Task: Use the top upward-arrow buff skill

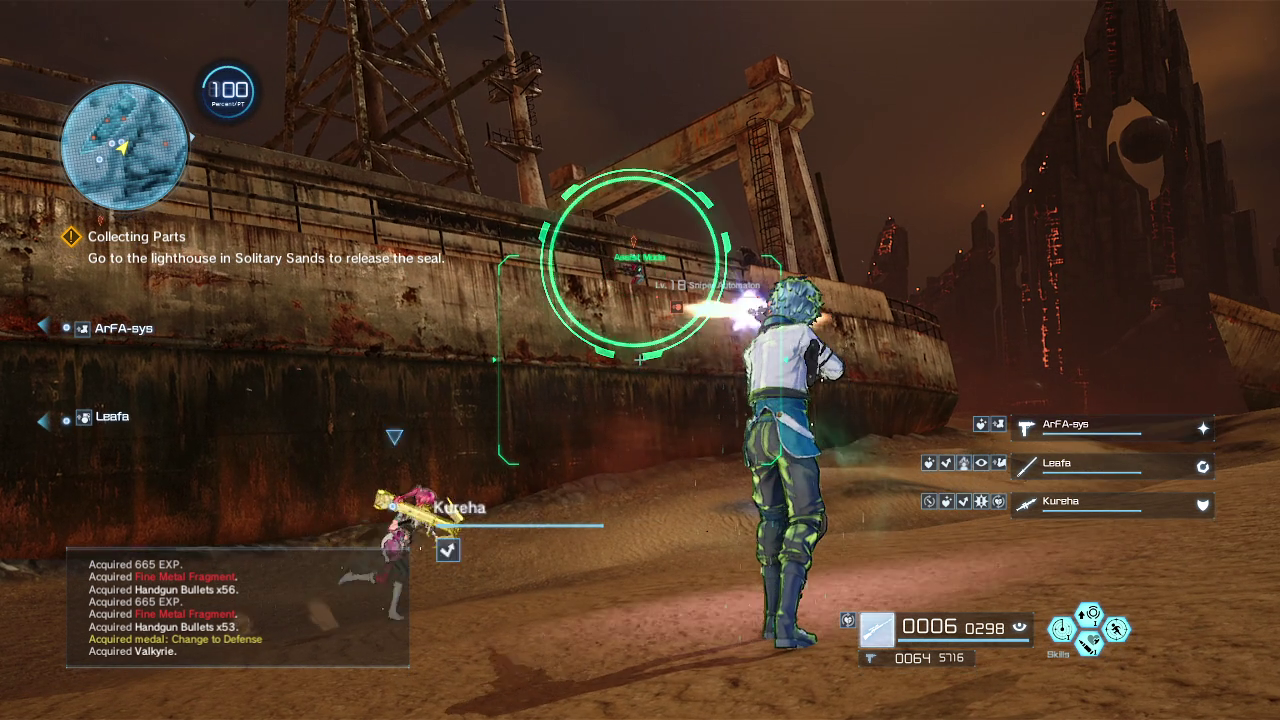Action: click(1089, 614)
